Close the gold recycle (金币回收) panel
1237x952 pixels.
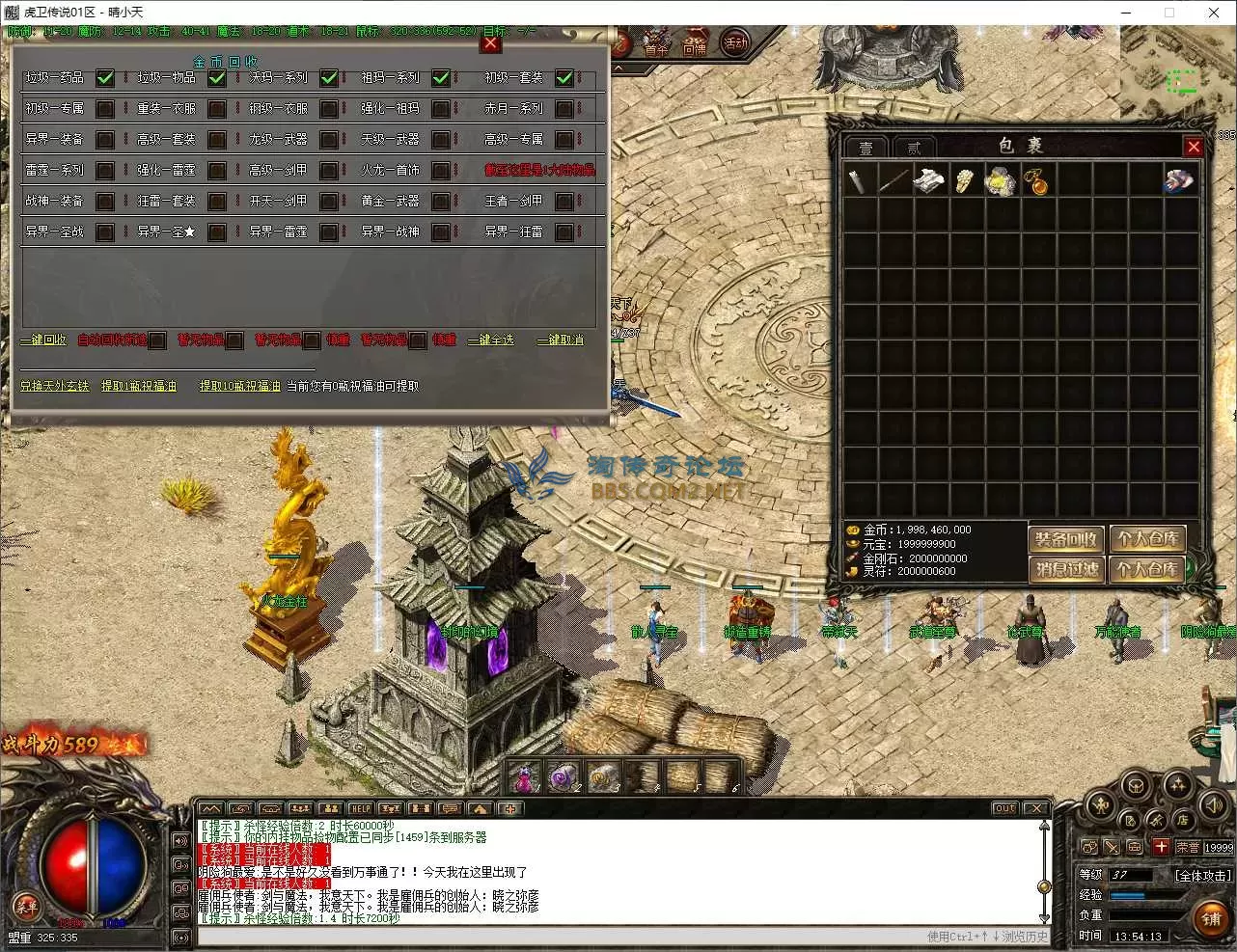[490, 43]
